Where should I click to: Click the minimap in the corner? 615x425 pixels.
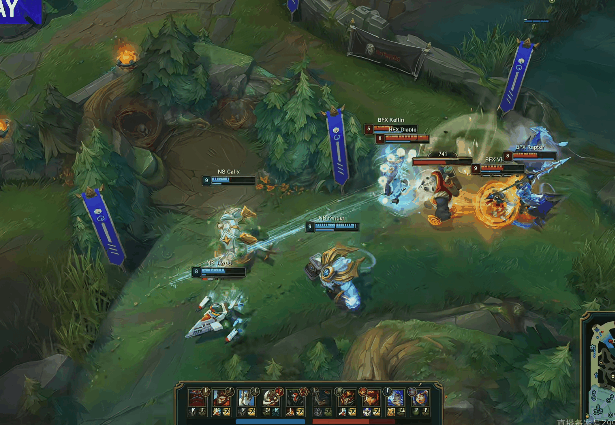click(x=598, y=368)
